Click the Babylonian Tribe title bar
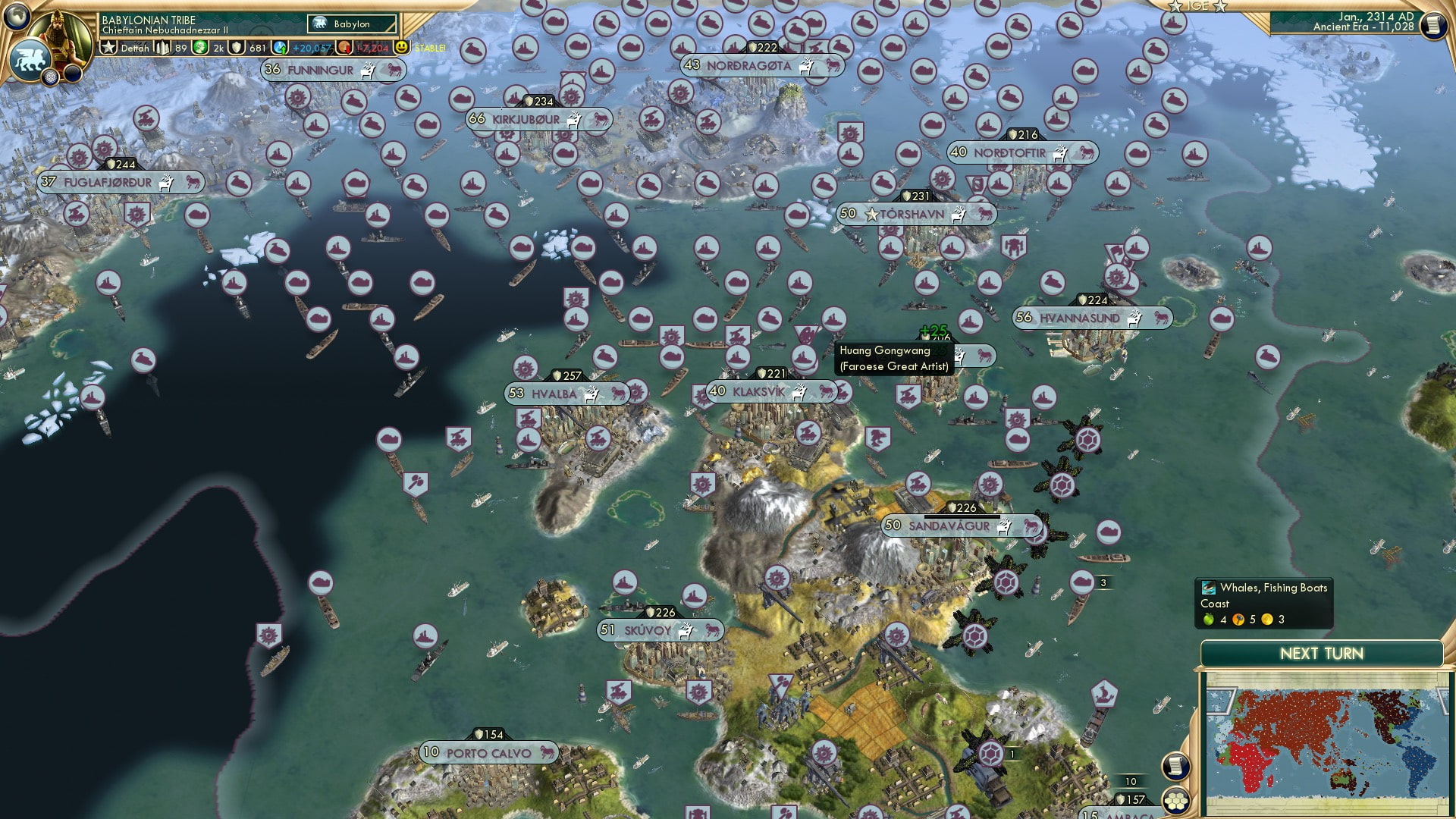The width and height of the screenshot is (1456, 819). click(x=148, y=20)
